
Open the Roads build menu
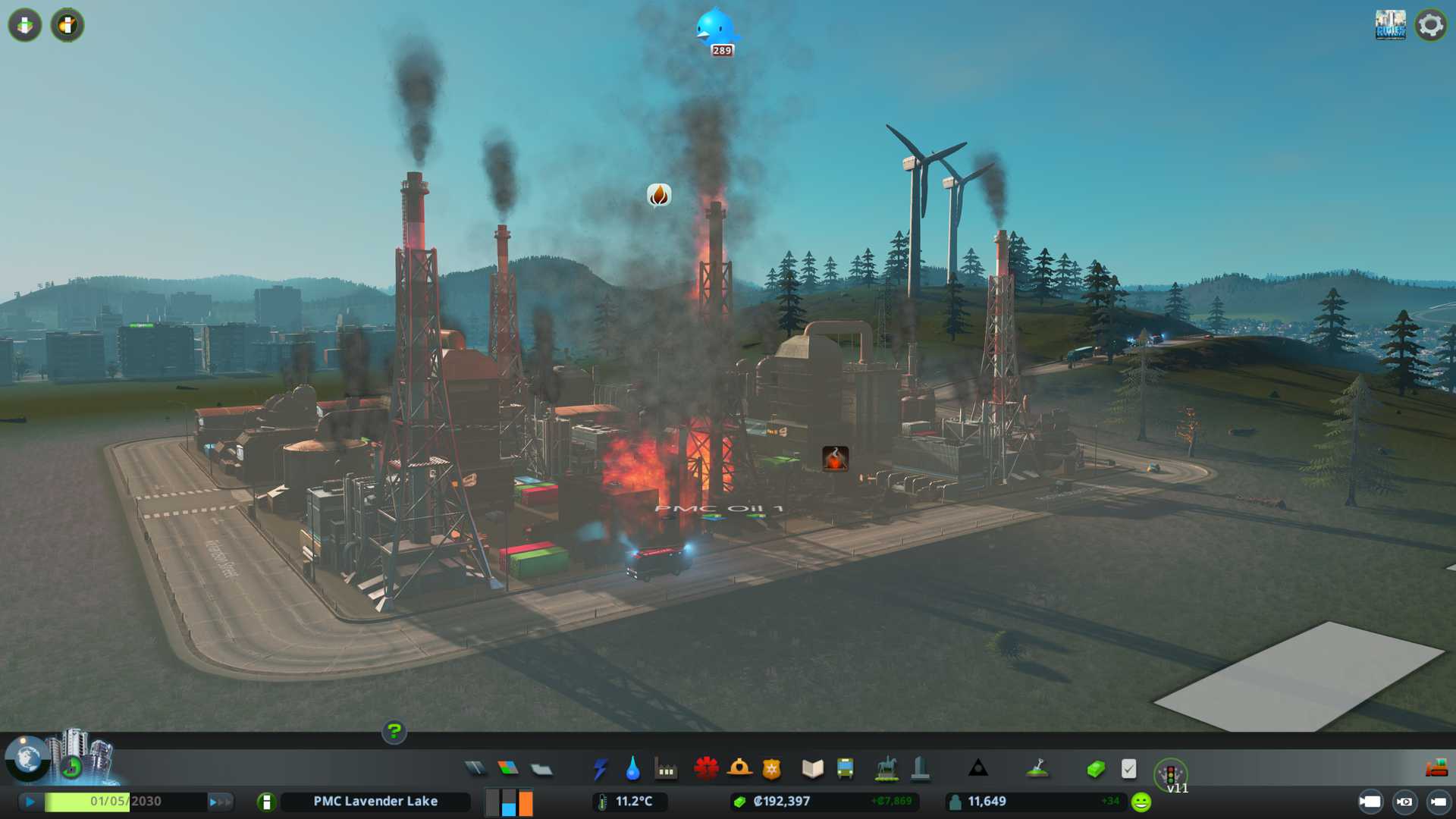[475, 769]
